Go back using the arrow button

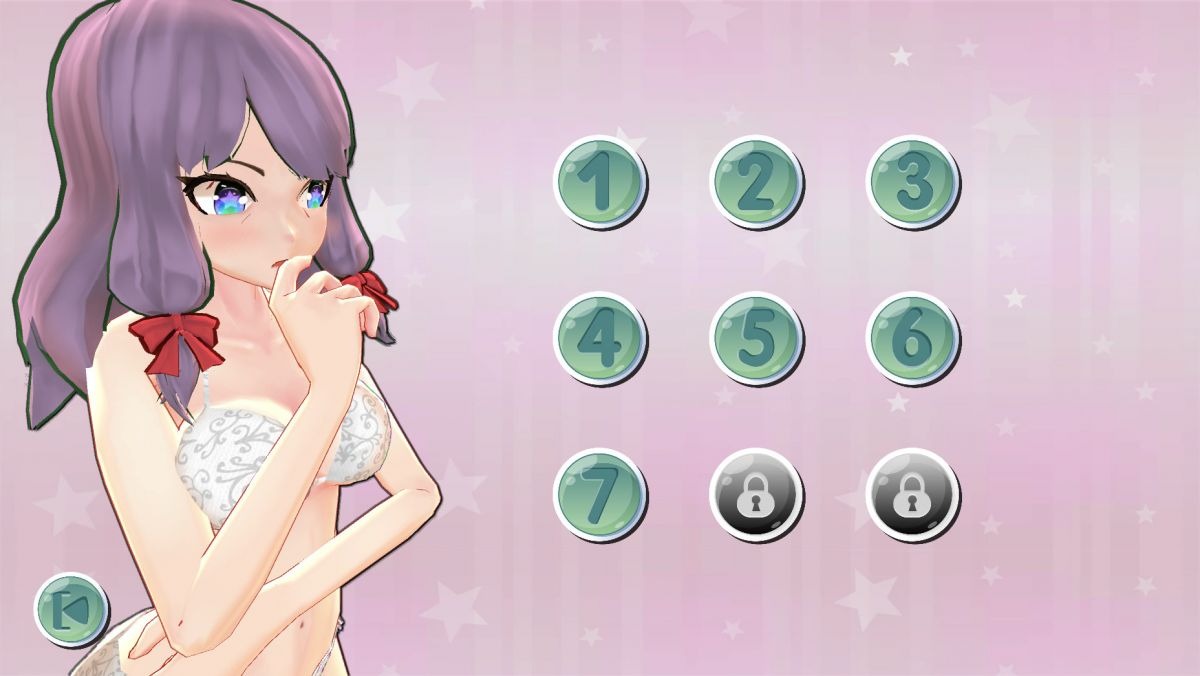tap(71, 608)
